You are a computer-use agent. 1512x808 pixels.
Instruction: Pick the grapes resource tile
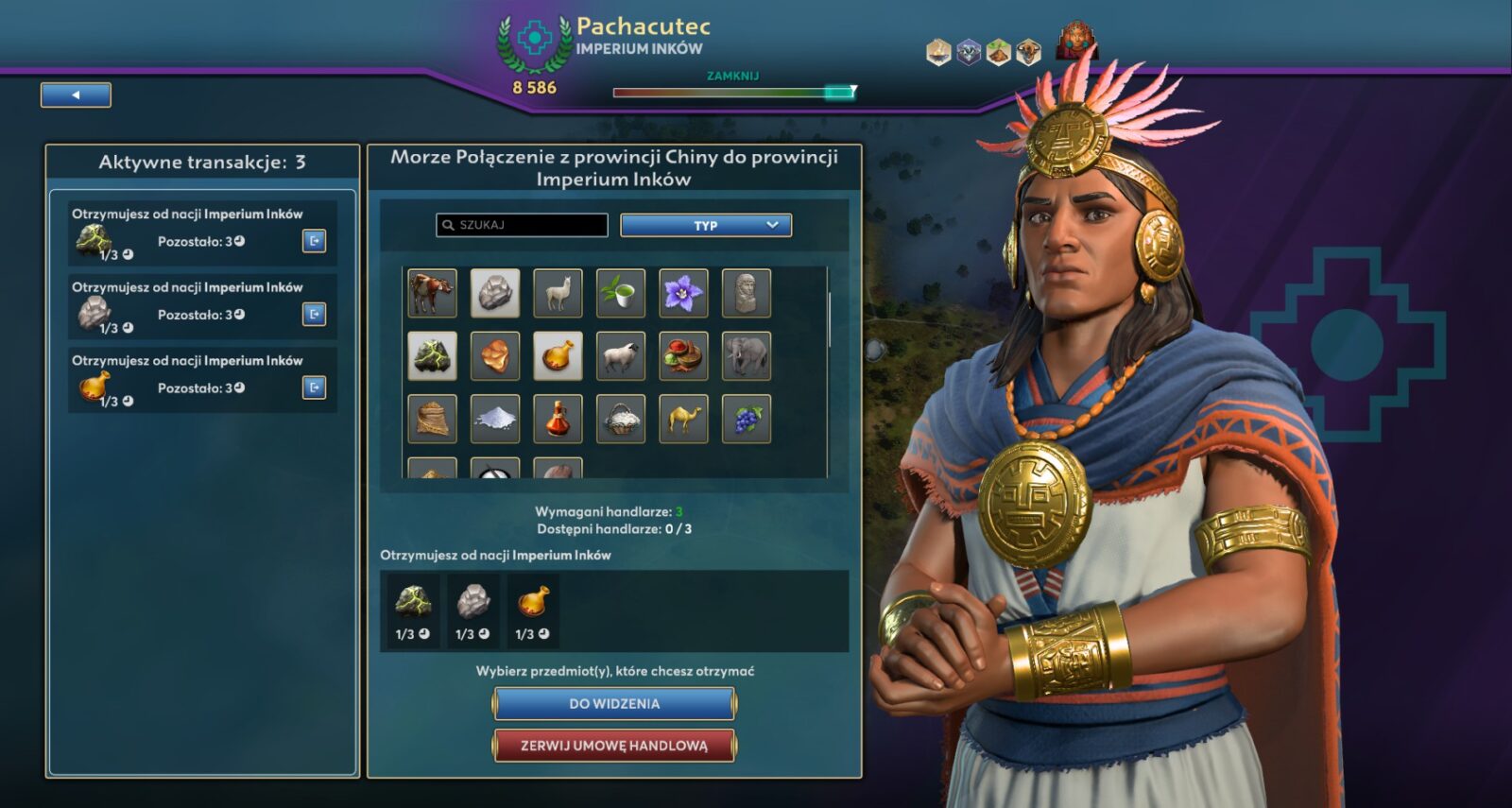coord(747,419)
